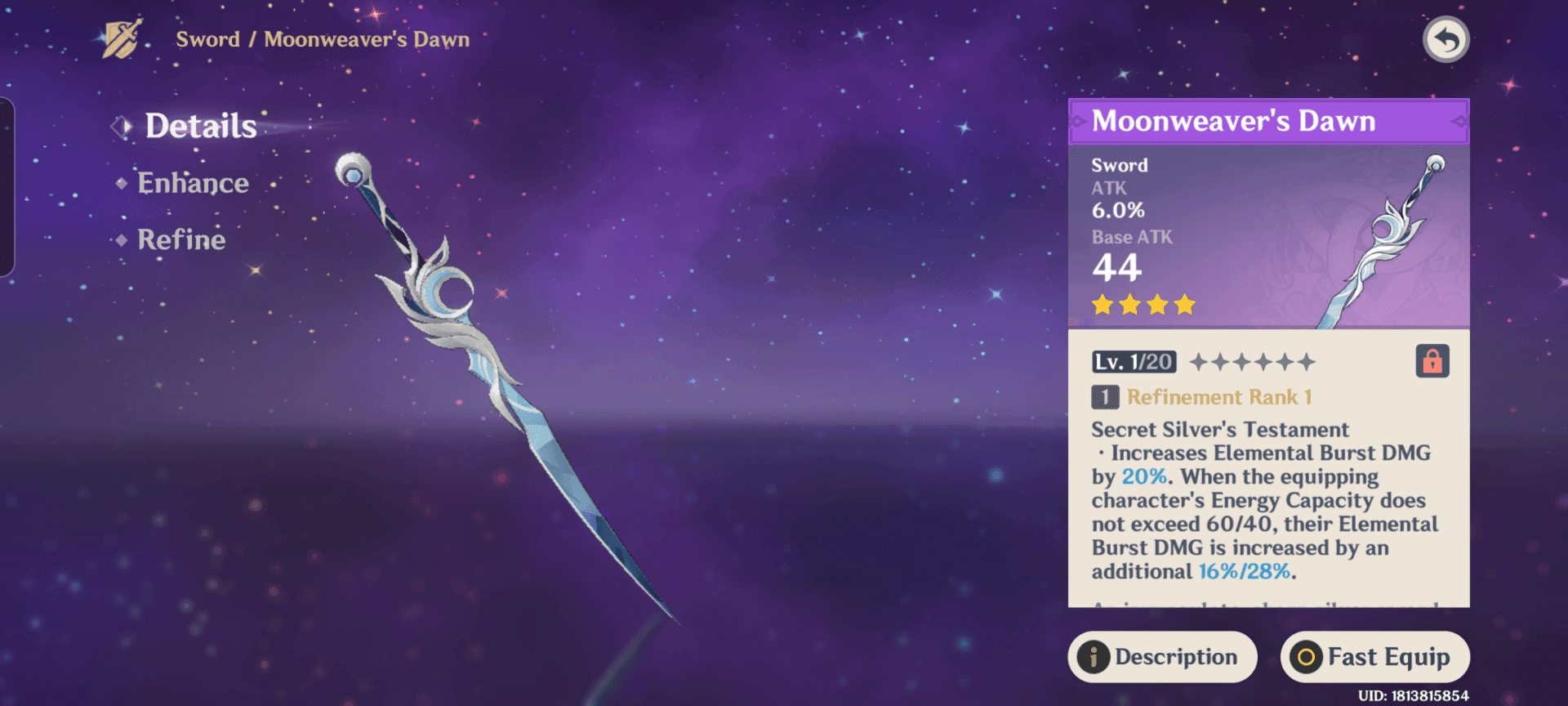Image resolution: width=1568 pixels, height=706 pixels.
Task: Click the back arrow in top right
Action: click(1445, 38)
